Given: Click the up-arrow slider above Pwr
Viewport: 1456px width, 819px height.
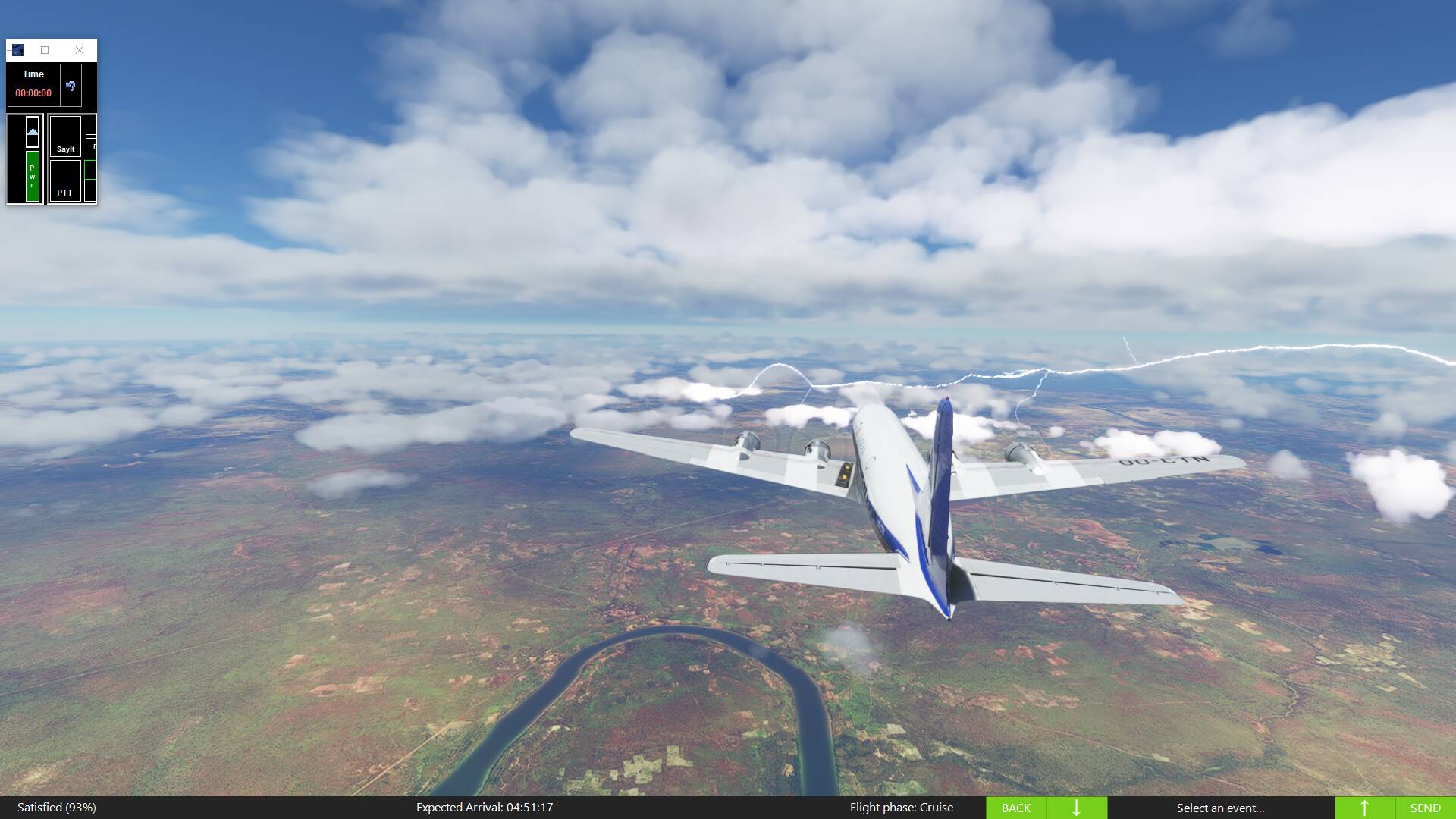Looking at the screenshot, I should 33,132.
